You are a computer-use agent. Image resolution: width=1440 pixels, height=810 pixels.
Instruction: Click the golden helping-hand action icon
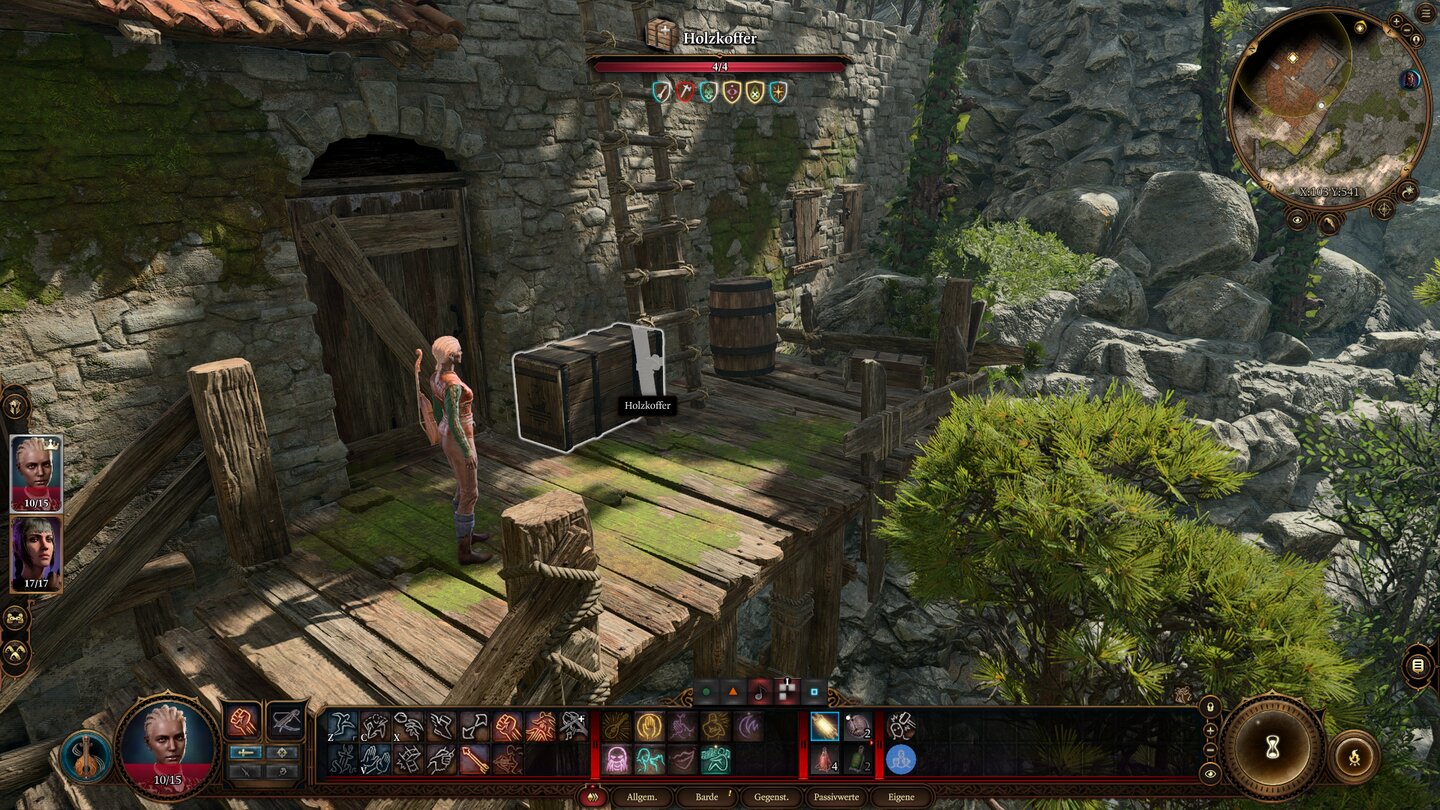click(x=648, y=726)
